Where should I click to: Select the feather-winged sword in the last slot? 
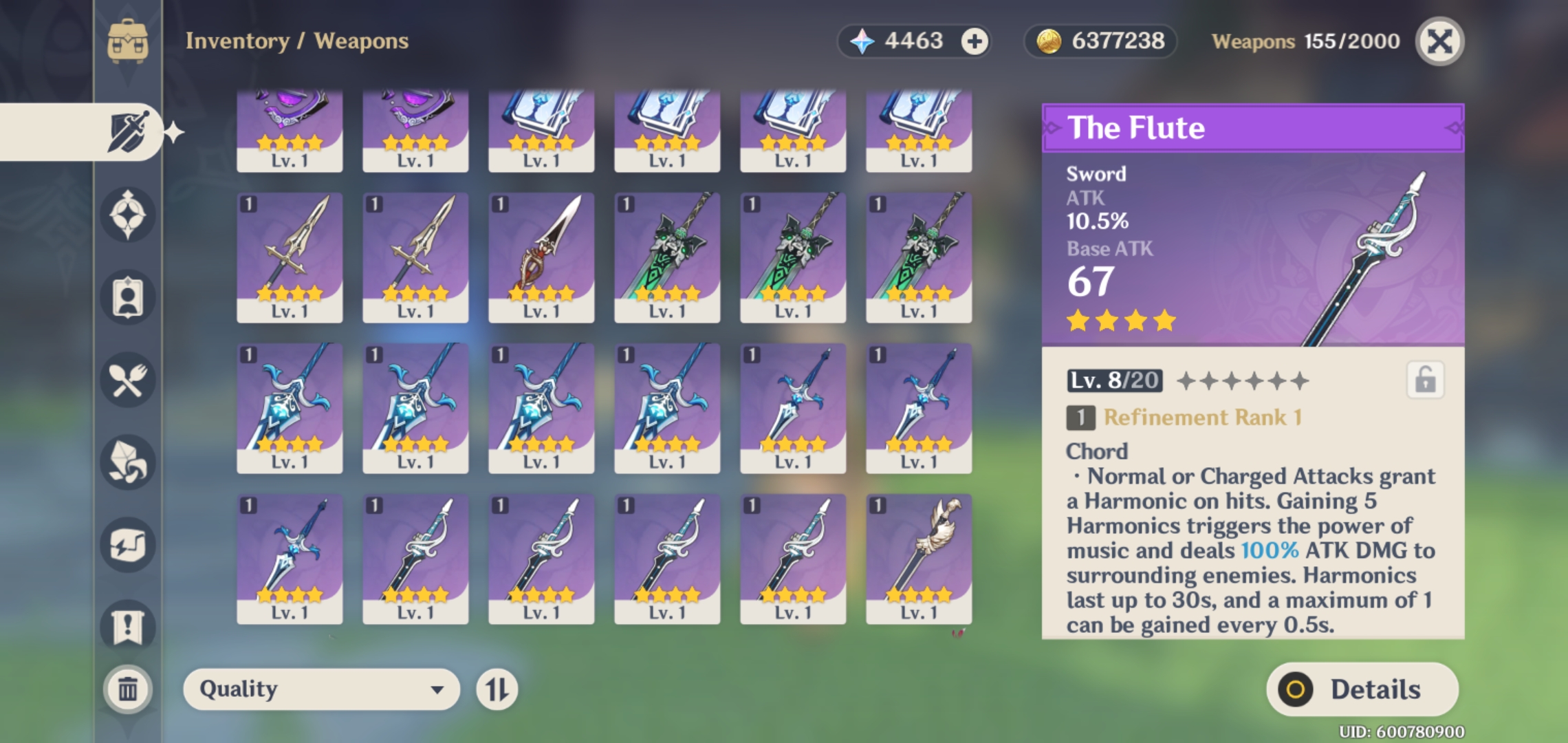click(919, 558)
